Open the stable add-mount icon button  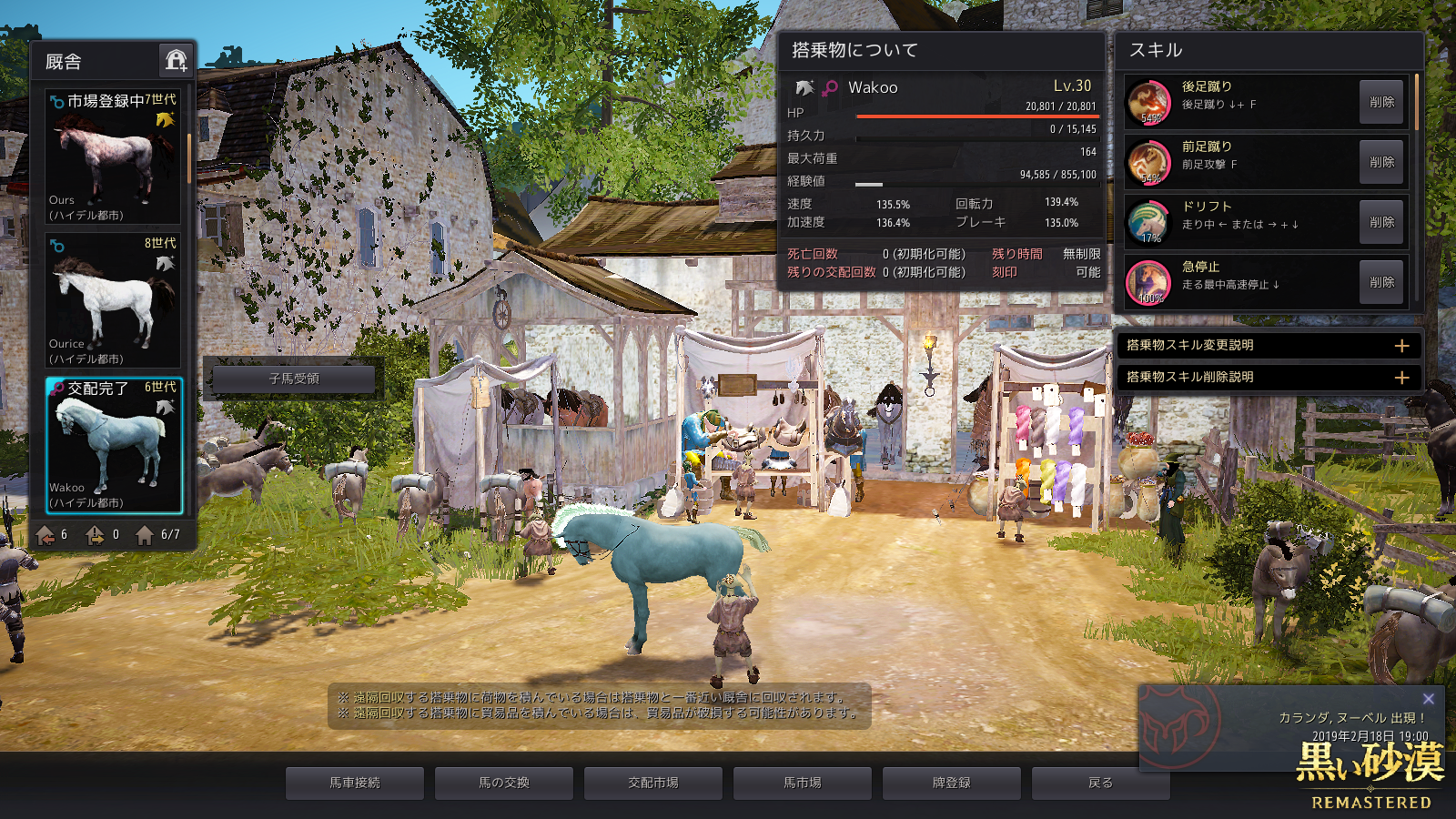[176, 61]
